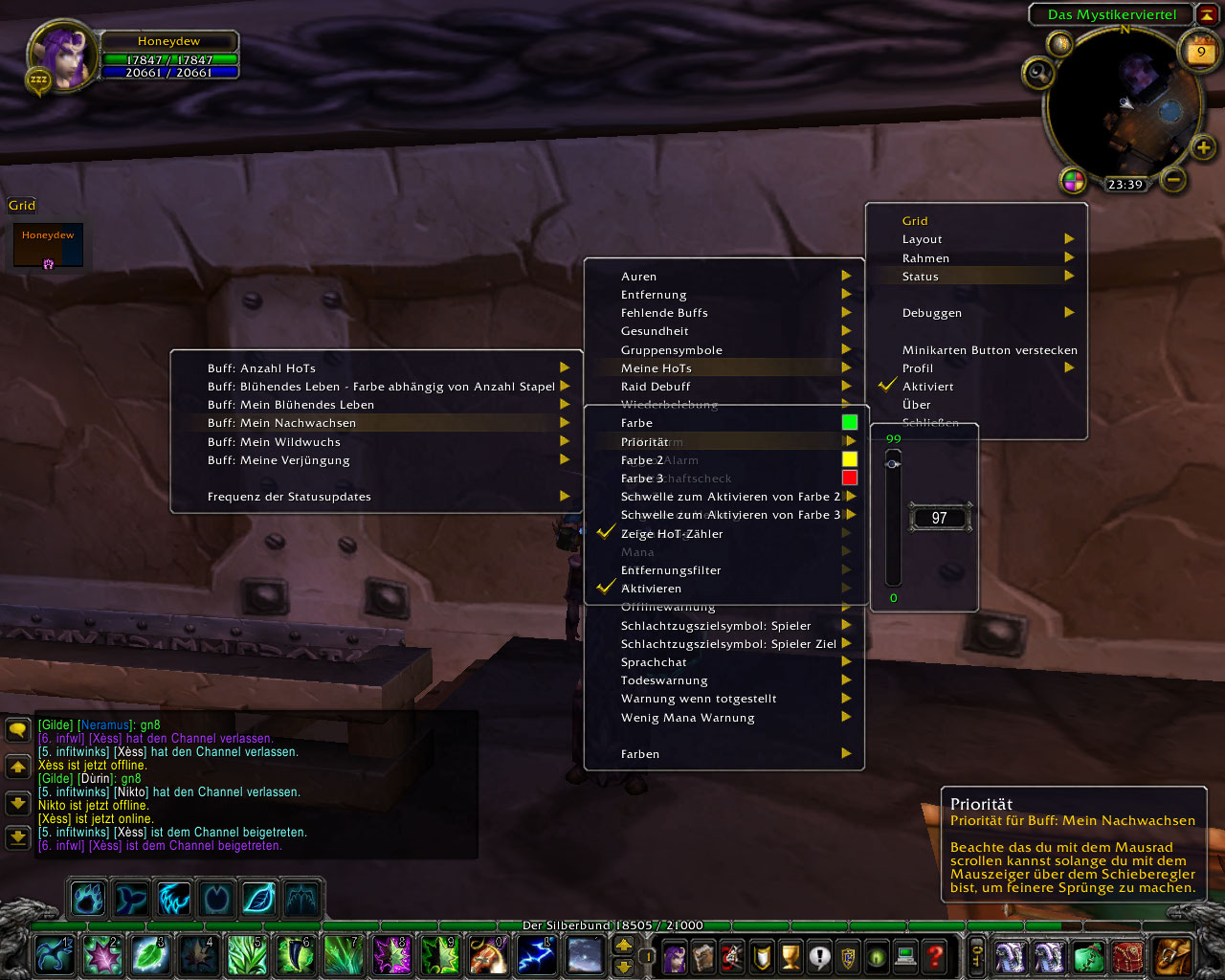
Task: Open the Profil submenu
Action: click(918, 368)
